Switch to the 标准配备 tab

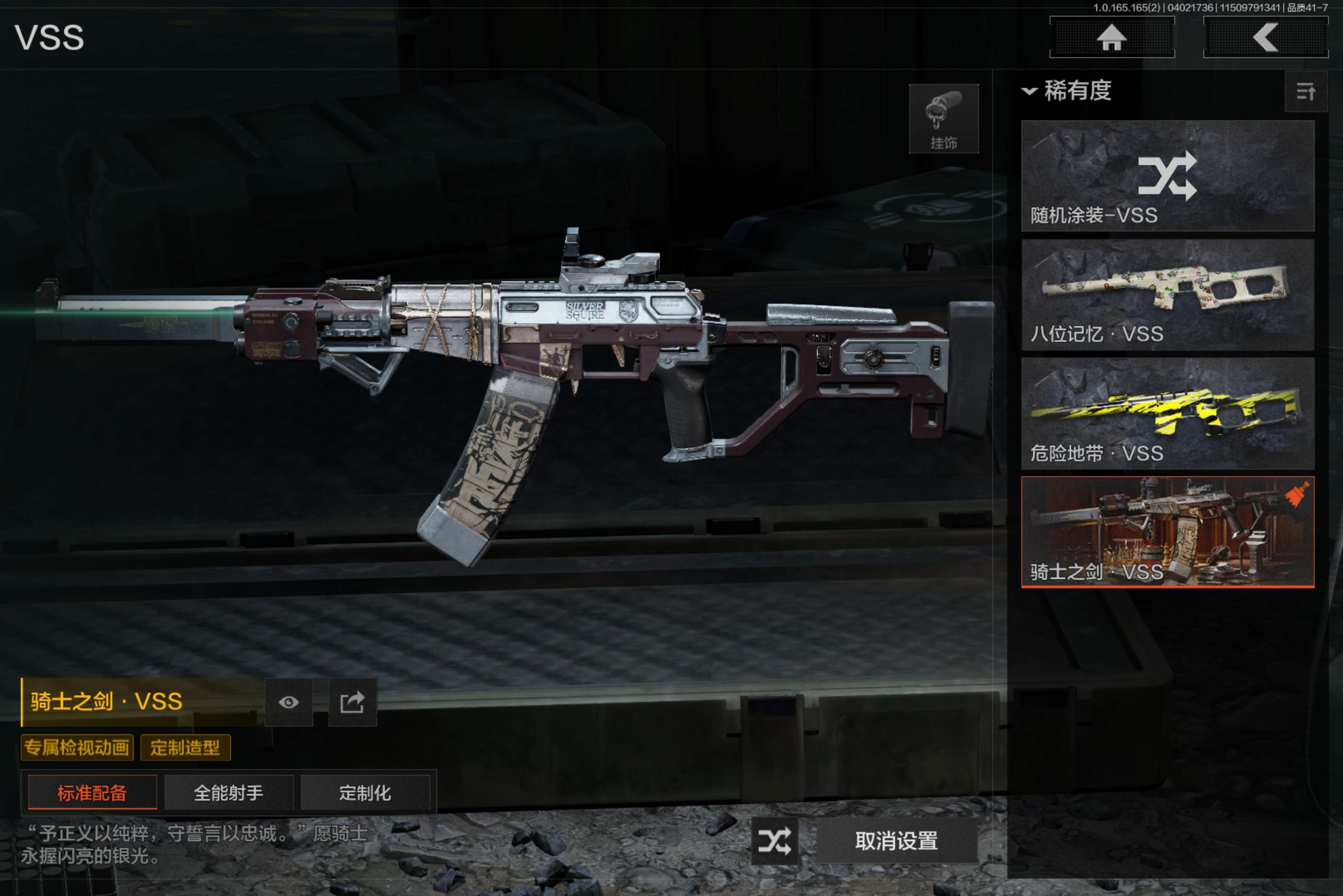(92, 792)
